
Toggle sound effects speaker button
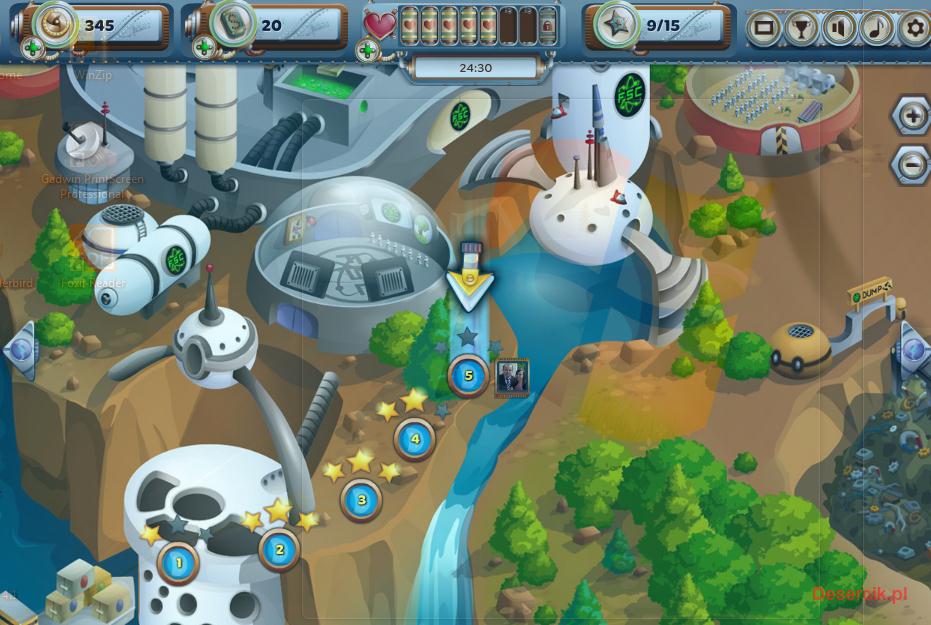click(x=839, y=28)
